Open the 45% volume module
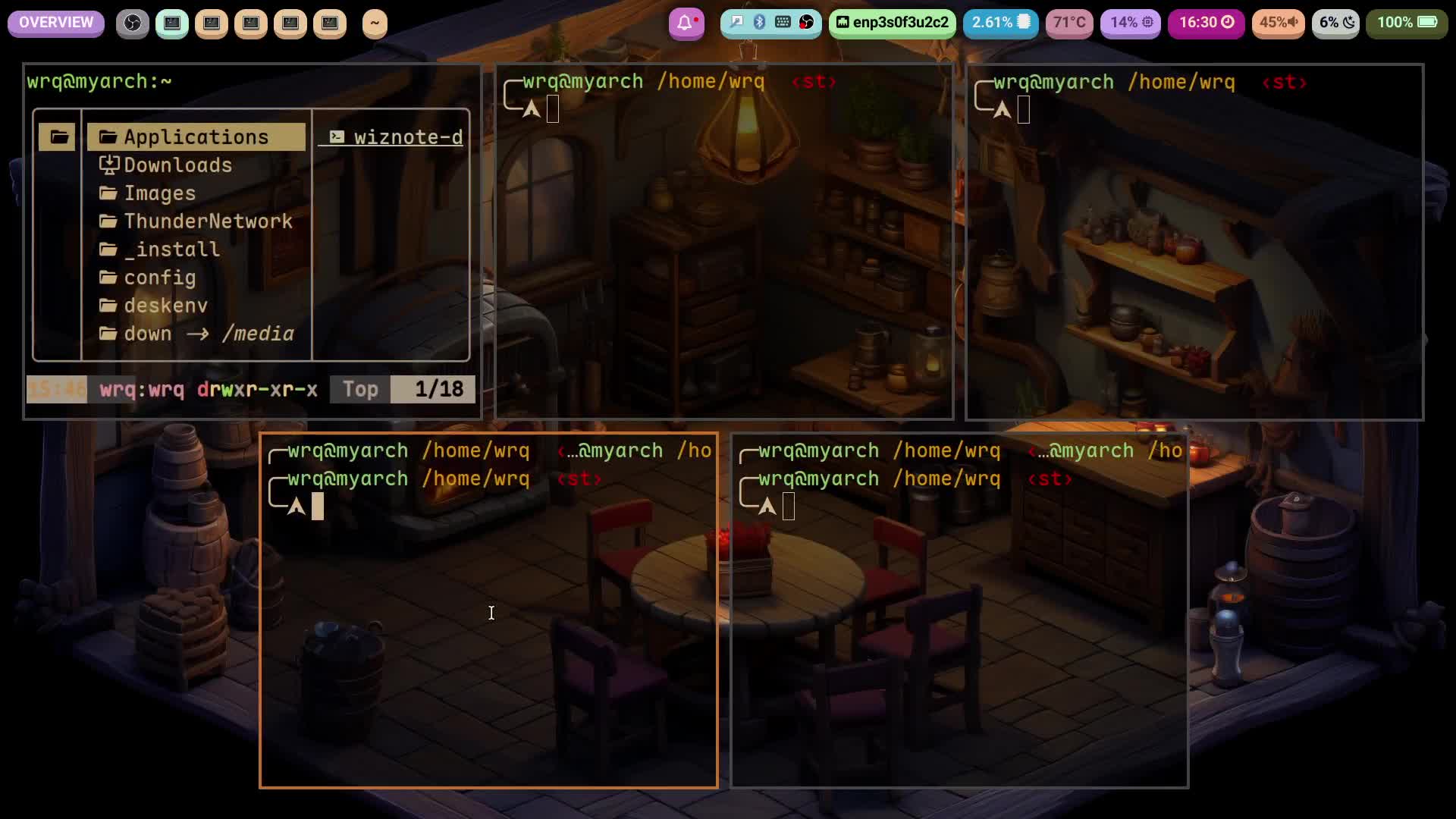Viewport: 1456px width, 819px height. click(x=1278, y=23)
